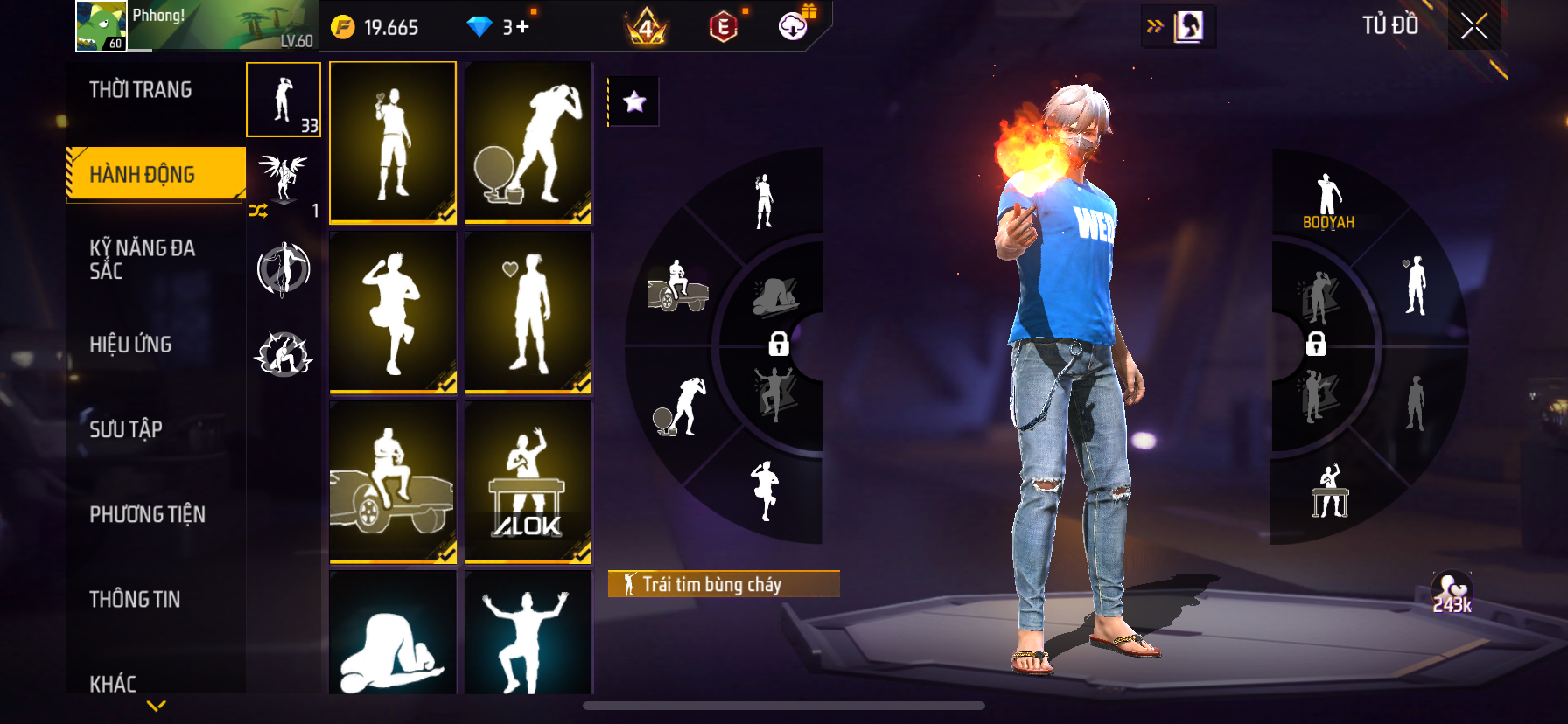Open the Khác category
This screenshot has width=1568, height=724.
[113, 683]
